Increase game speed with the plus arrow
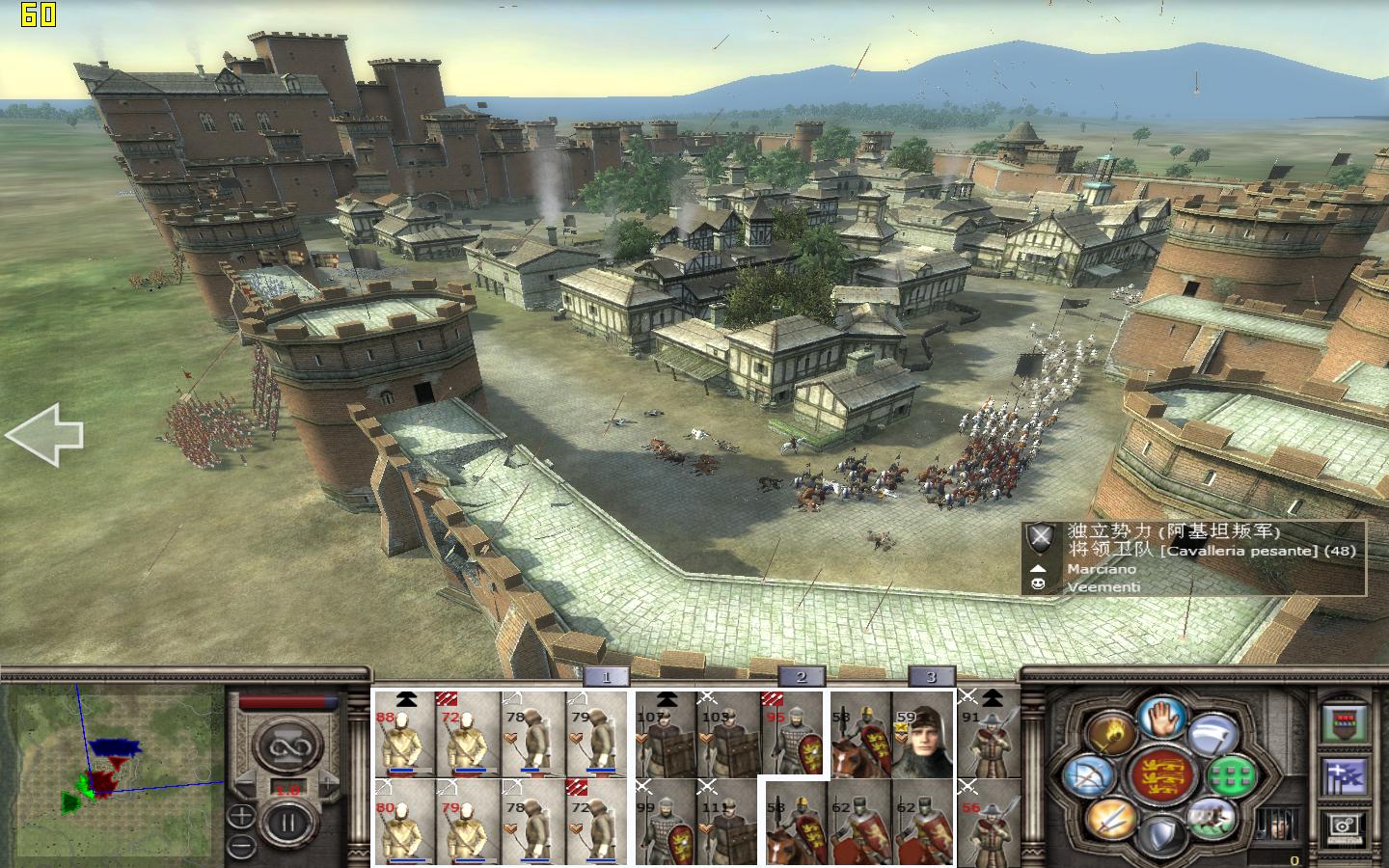This screenshot has width=1389, height=868. pyautogui.click(x=328, y=781)
